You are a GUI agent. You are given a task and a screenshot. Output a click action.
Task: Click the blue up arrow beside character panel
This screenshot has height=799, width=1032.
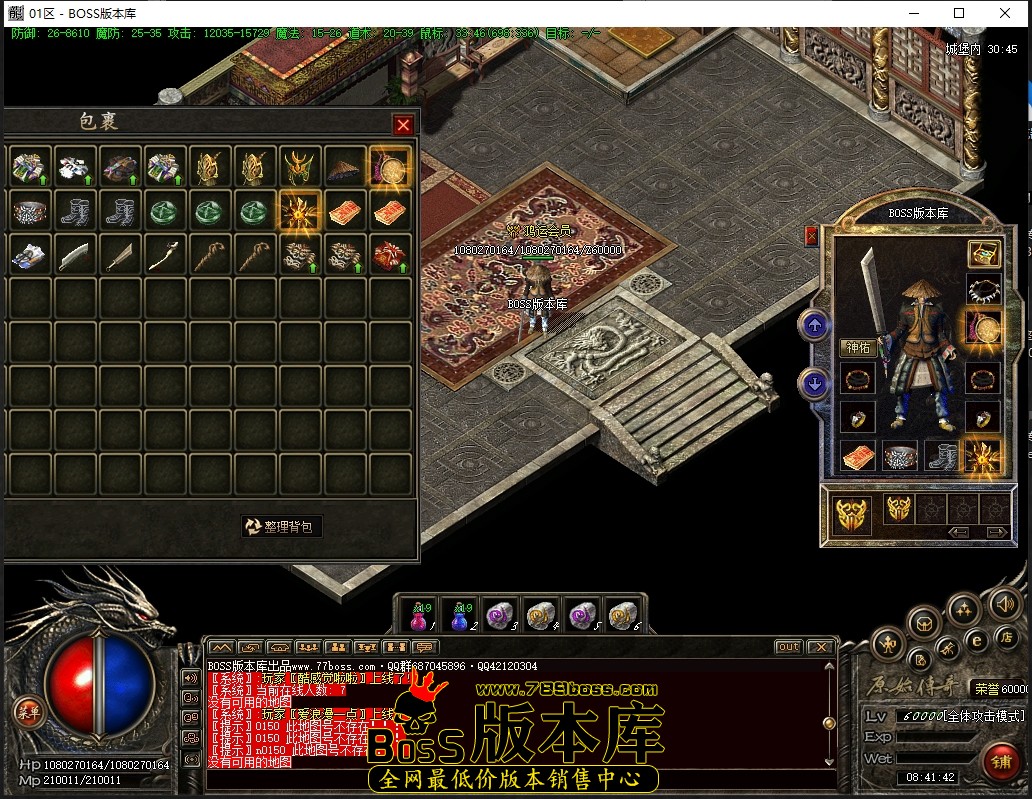click(x=814, y=325)
